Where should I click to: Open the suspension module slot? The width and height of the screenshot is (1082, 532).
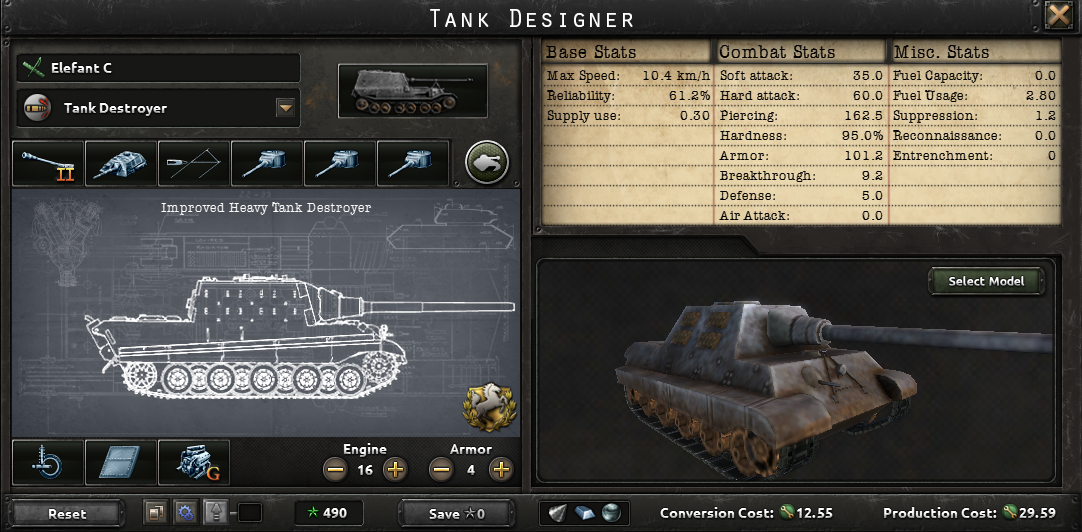pos(47,462)
